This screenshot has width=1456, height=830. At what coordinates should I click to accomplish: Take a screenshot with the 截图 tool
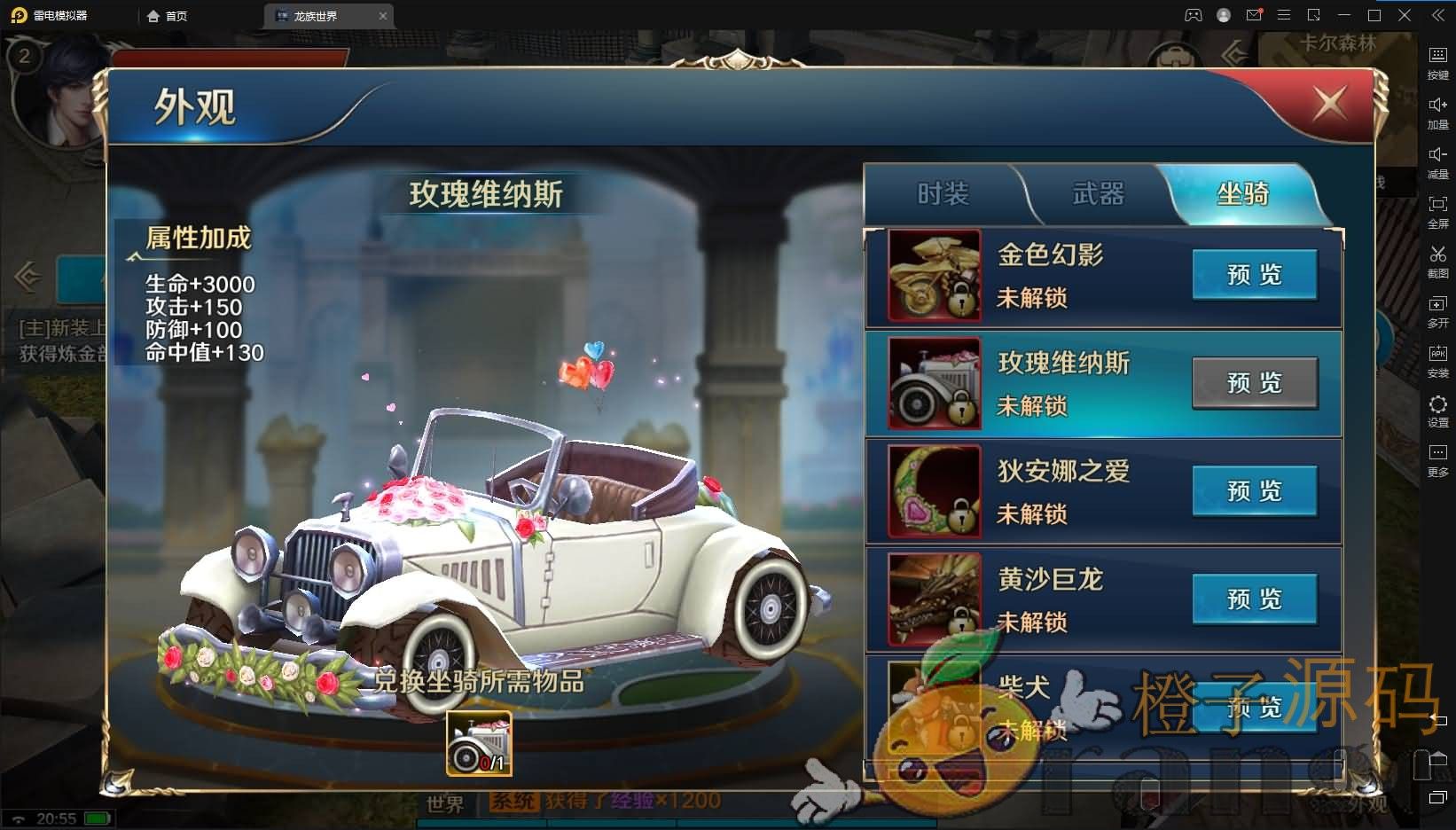[x=1437, y=262]
